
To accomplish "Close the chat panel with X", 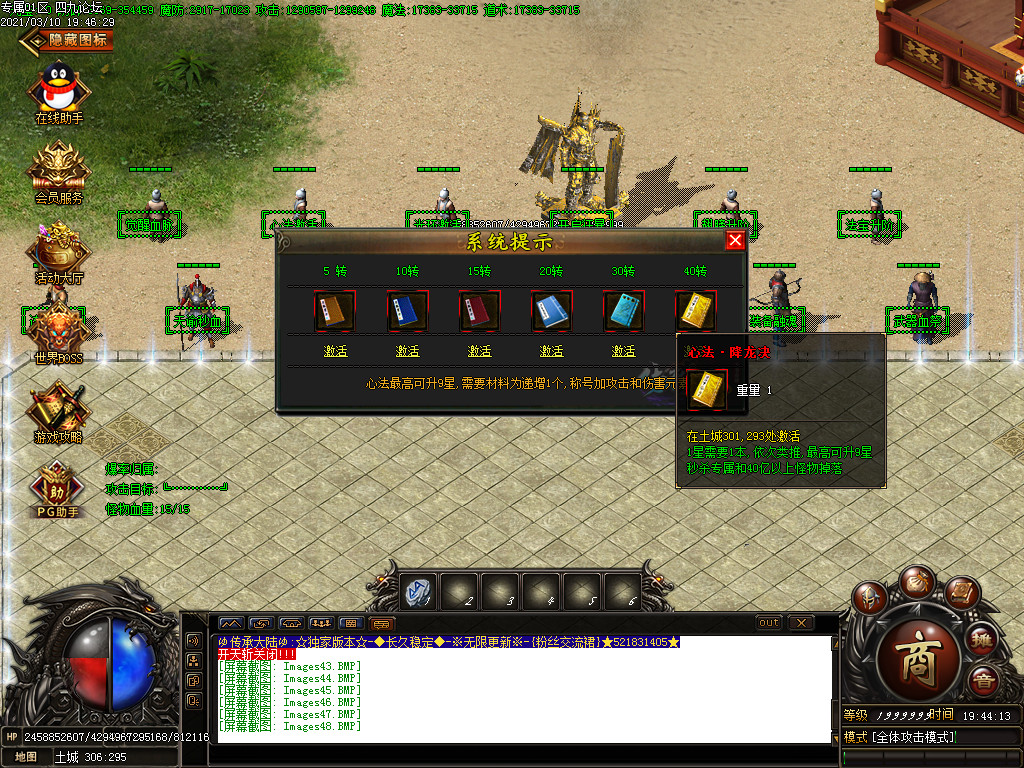I will pyautogui.click(x=801, y=623).
